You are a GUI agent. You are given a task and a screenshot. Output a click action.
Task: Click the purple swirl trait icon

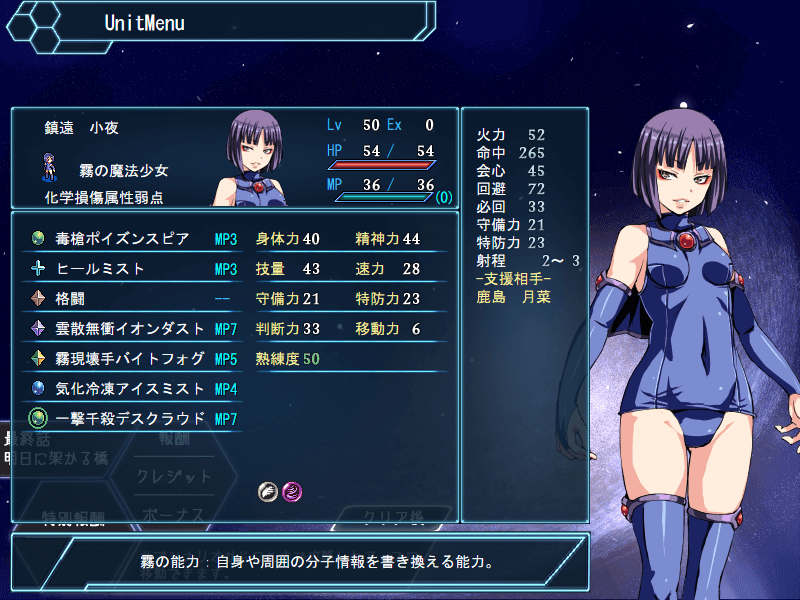coord(291,491)
